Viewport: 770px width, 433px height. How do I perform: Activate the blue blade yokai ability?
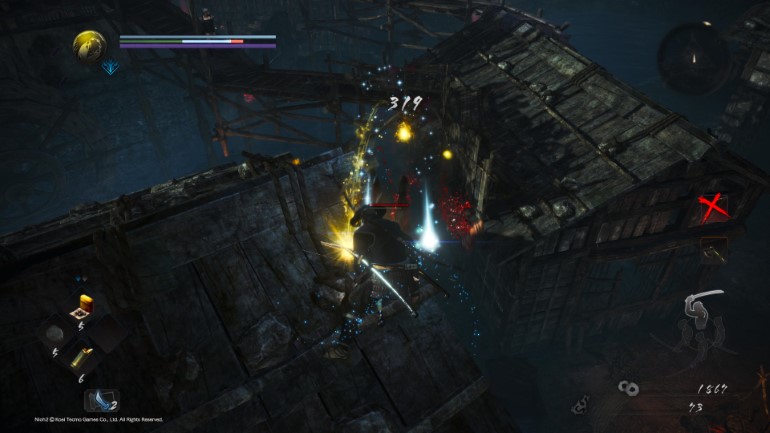101,400
